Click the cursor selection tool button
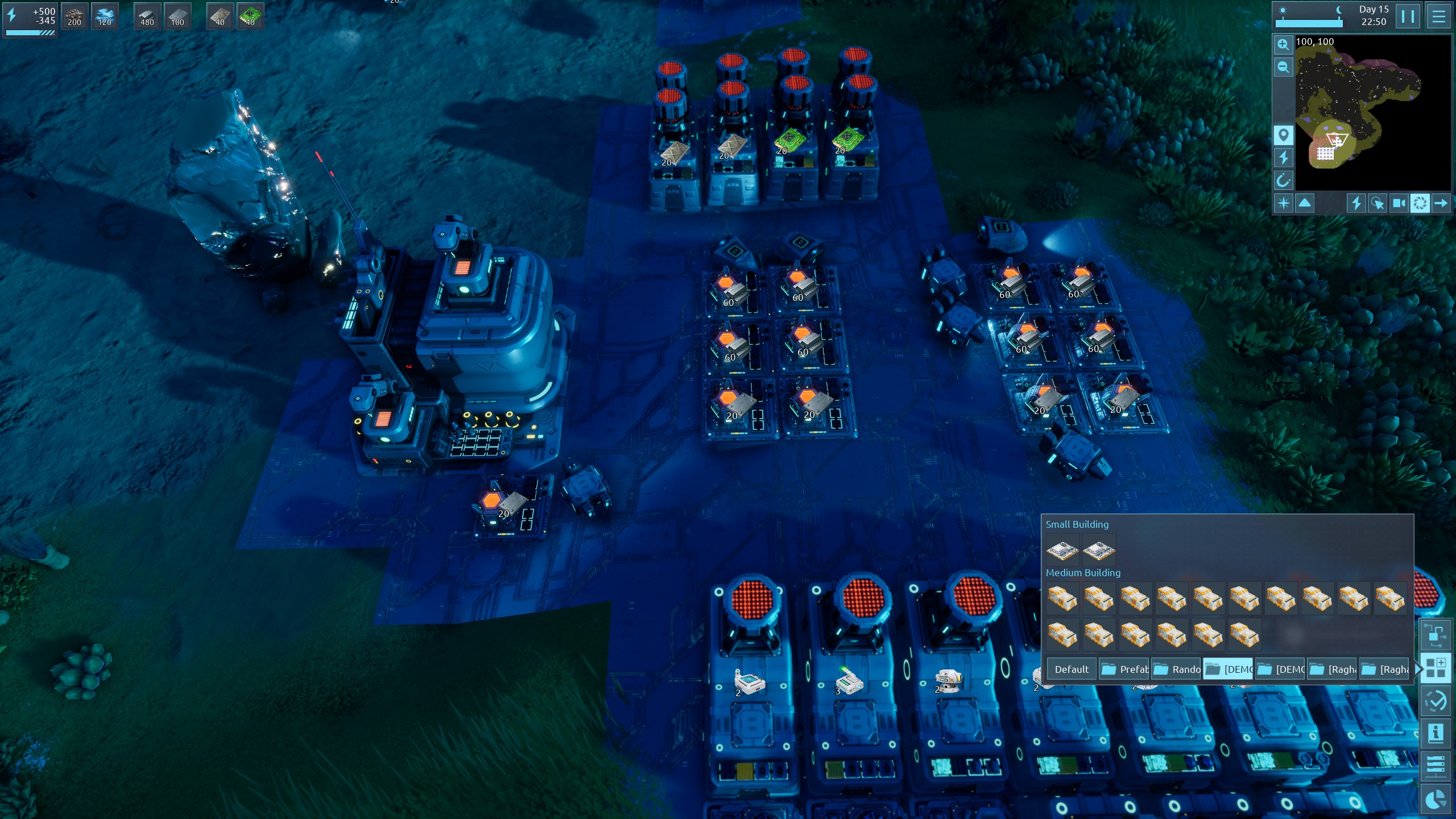The width and height of the screenshot is (1456, 819). click(x=1378, y=203)
